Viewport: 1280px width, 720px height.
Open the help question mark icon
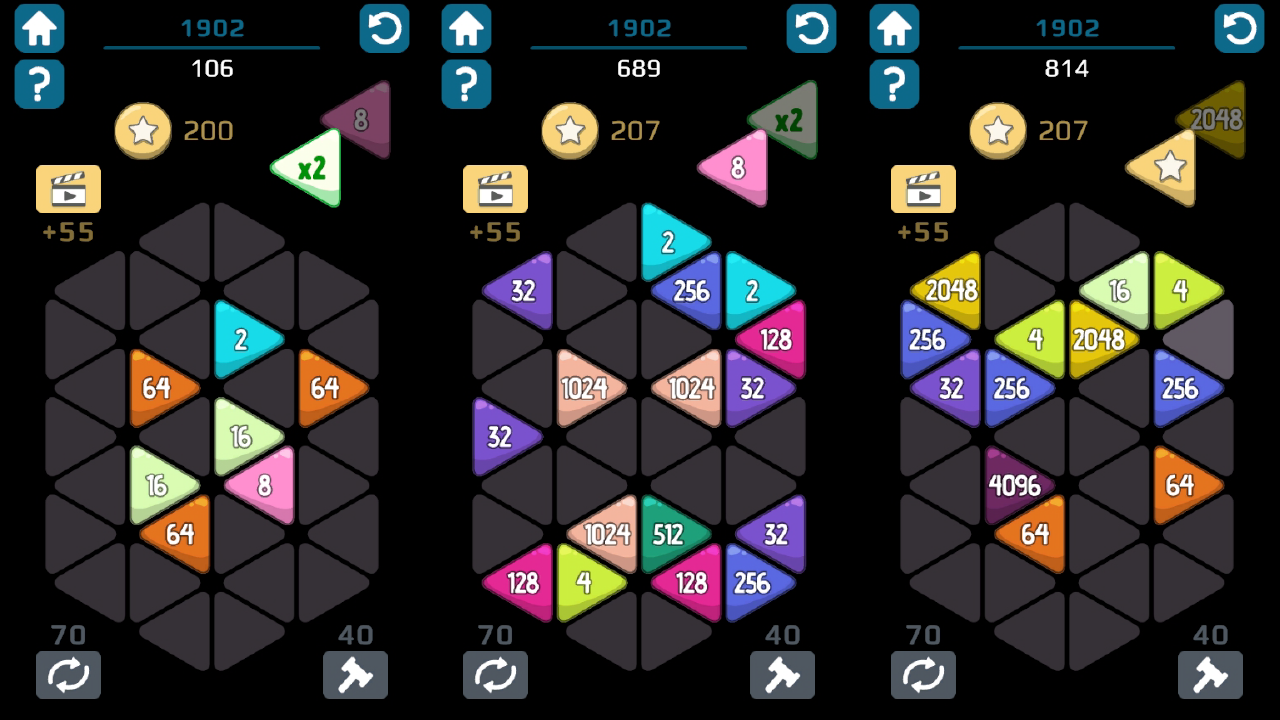pyautogui.click(x=39, y=85)
